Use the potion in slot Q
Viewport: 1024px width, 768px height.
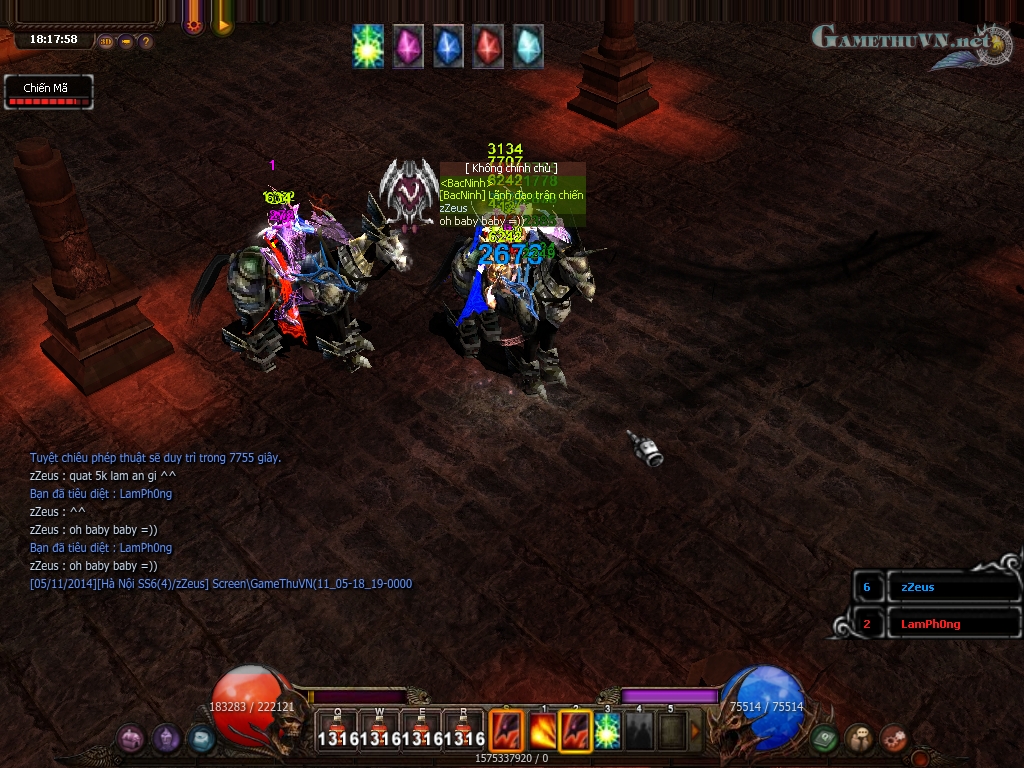tap(337, 730)
